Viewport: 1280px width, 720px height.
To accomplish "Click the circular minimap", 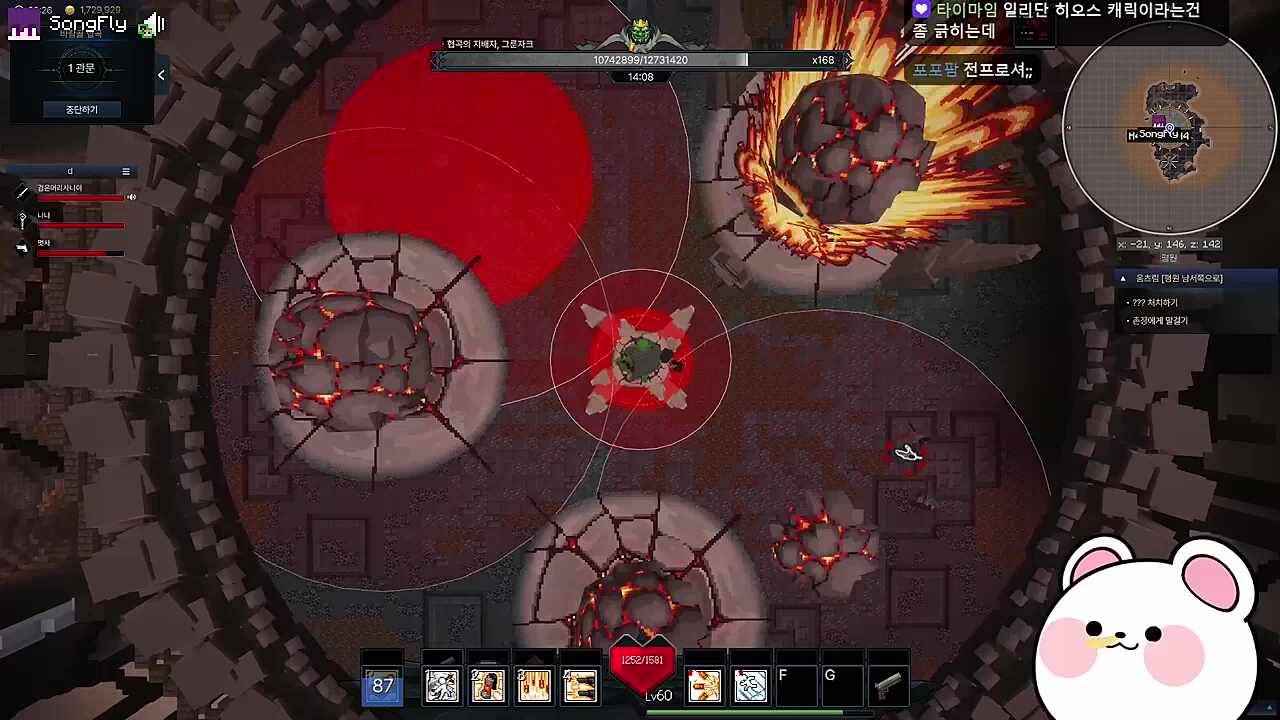I will (1168, 130).
